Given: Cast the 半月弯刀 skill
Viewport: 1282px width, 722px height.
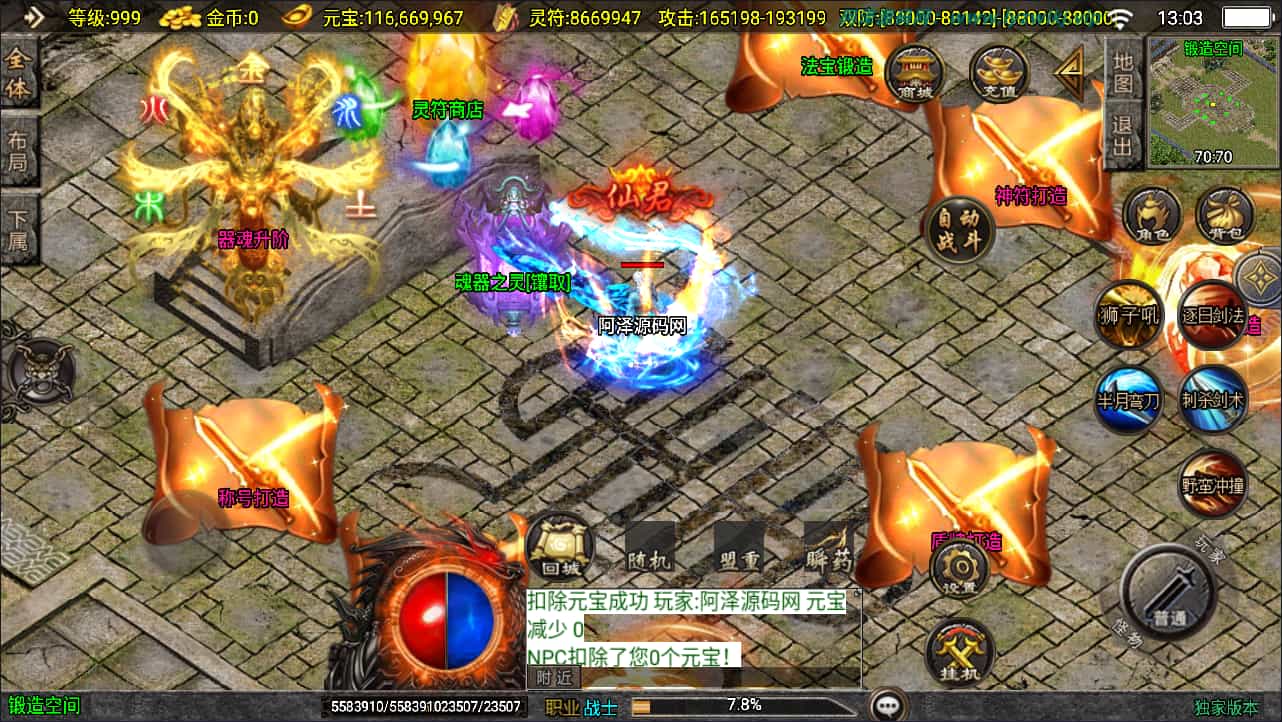Looking at the screenshot, I should [x=1128, y=401].
